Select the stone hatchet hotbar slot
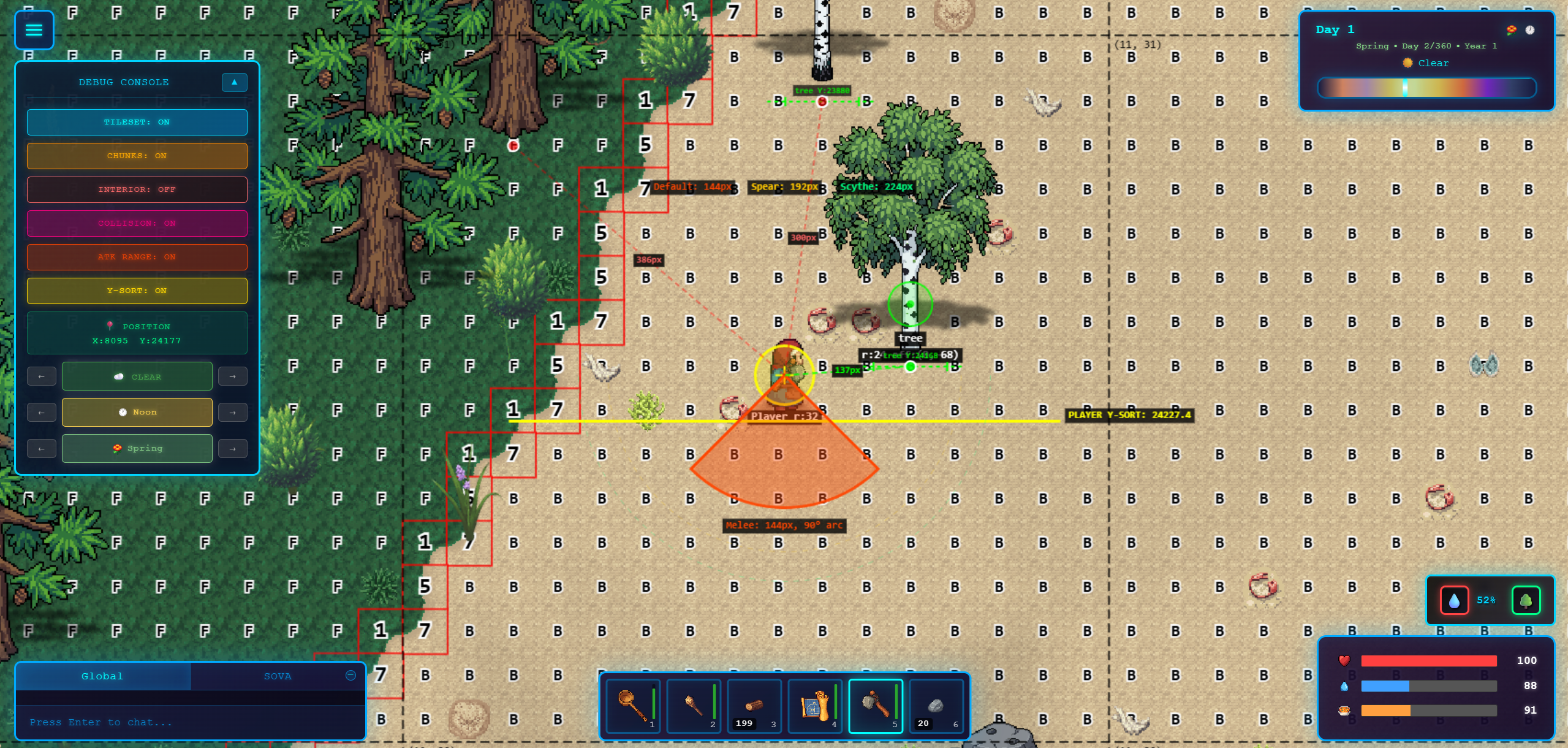The image size is (1568, 748). pyautogui.click(x=876, y=706)
